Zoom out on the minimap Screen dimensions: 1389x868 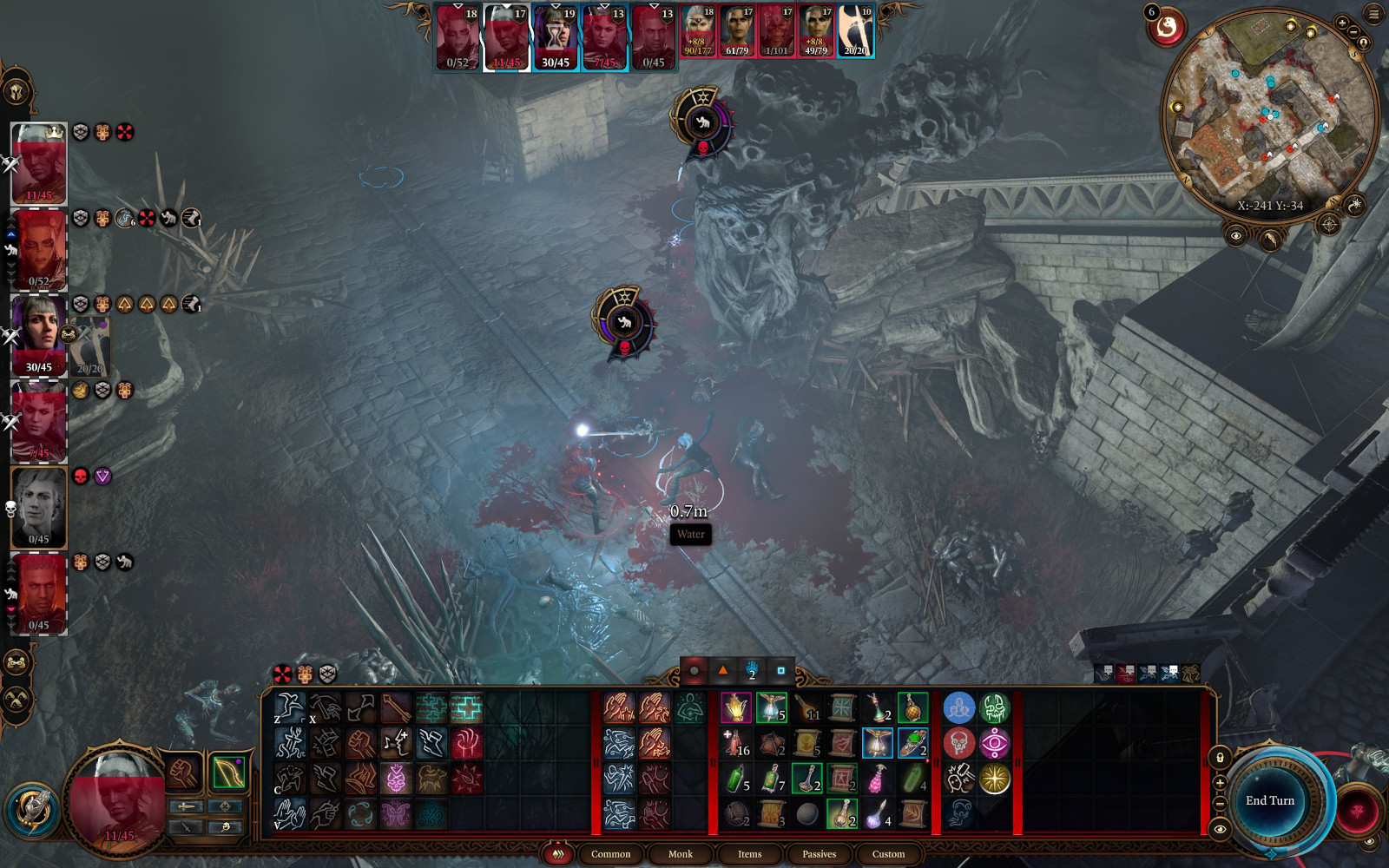(1353, 32)
